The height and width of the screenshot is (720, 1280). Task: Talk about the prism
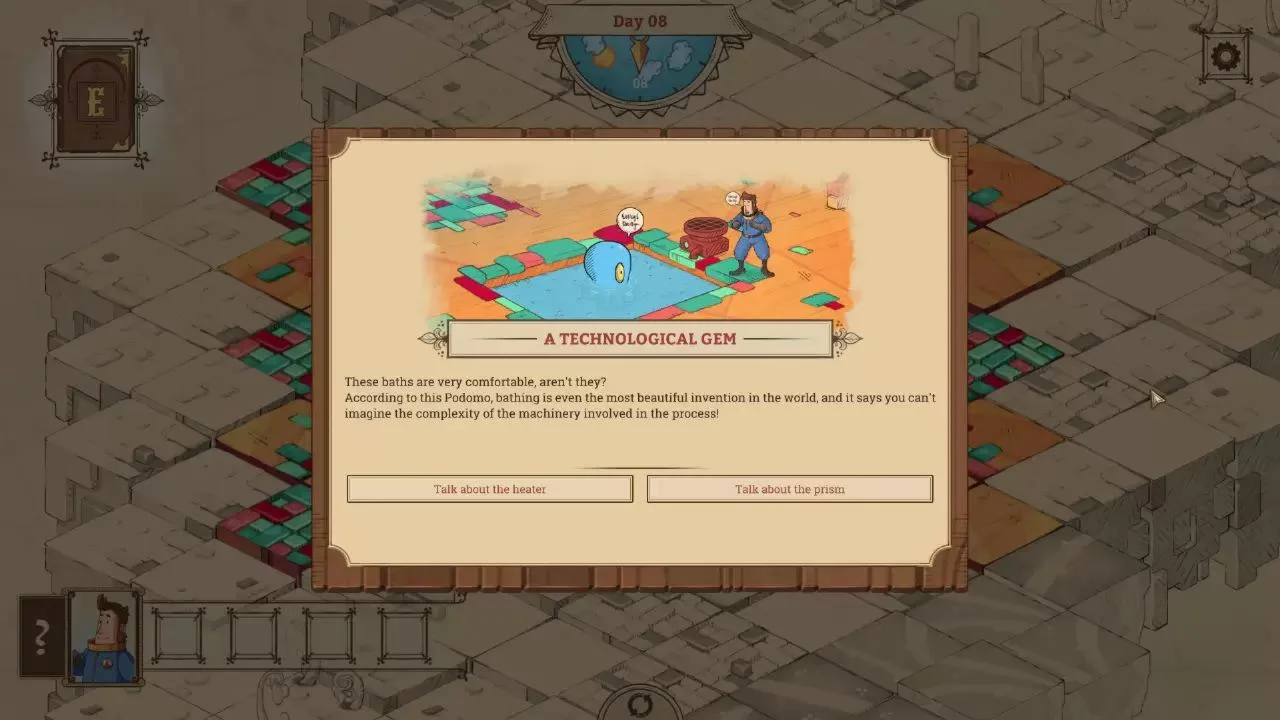coord(789,489)
